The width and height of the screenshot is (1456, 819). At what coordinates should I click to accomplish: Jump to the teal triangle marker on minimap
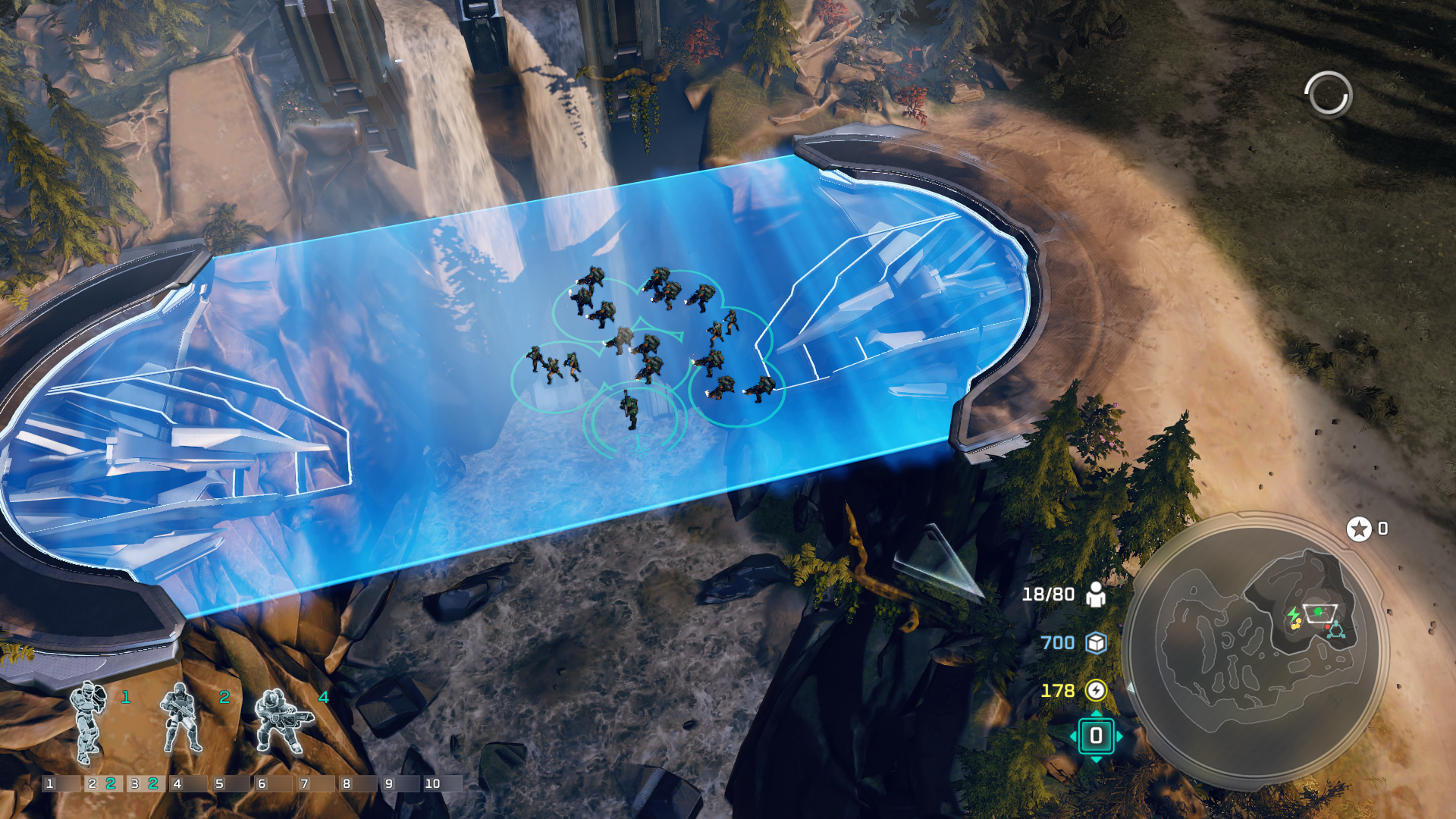pyautogui.click(x=1336, y=630)
